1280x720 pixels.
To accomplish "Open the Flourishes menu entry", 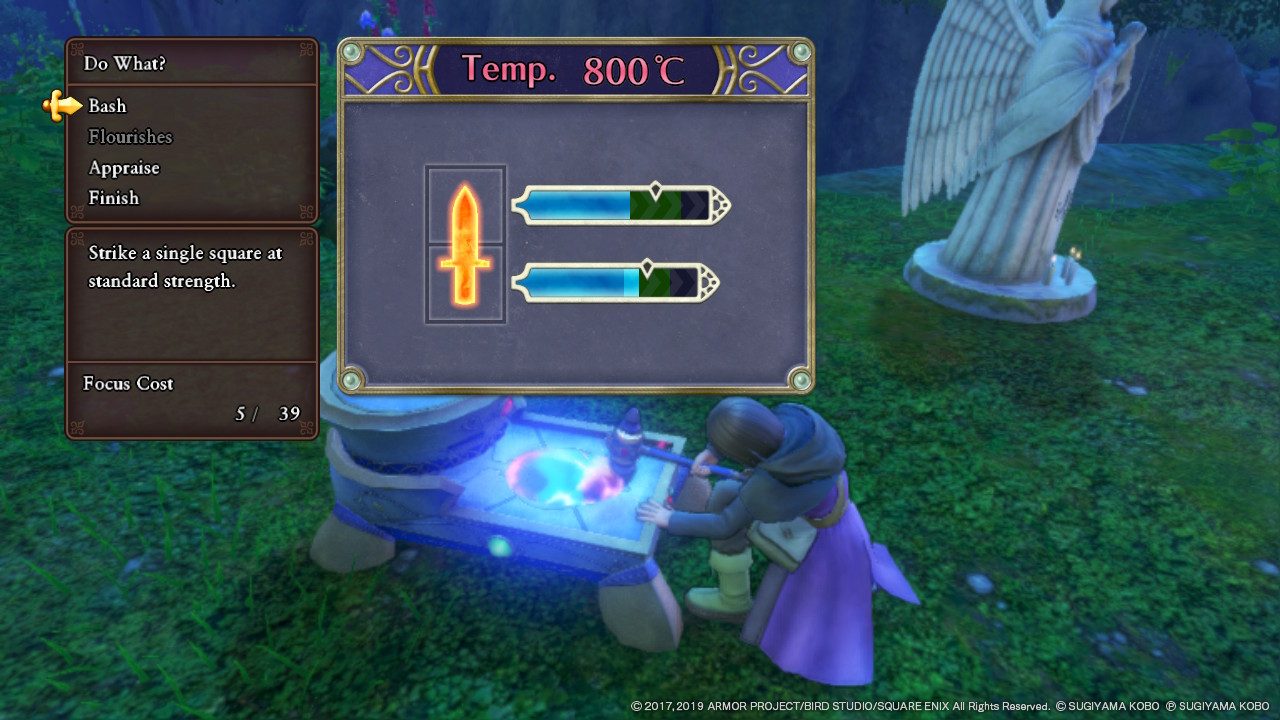I will pyautogui.click(x=130, y=137).
